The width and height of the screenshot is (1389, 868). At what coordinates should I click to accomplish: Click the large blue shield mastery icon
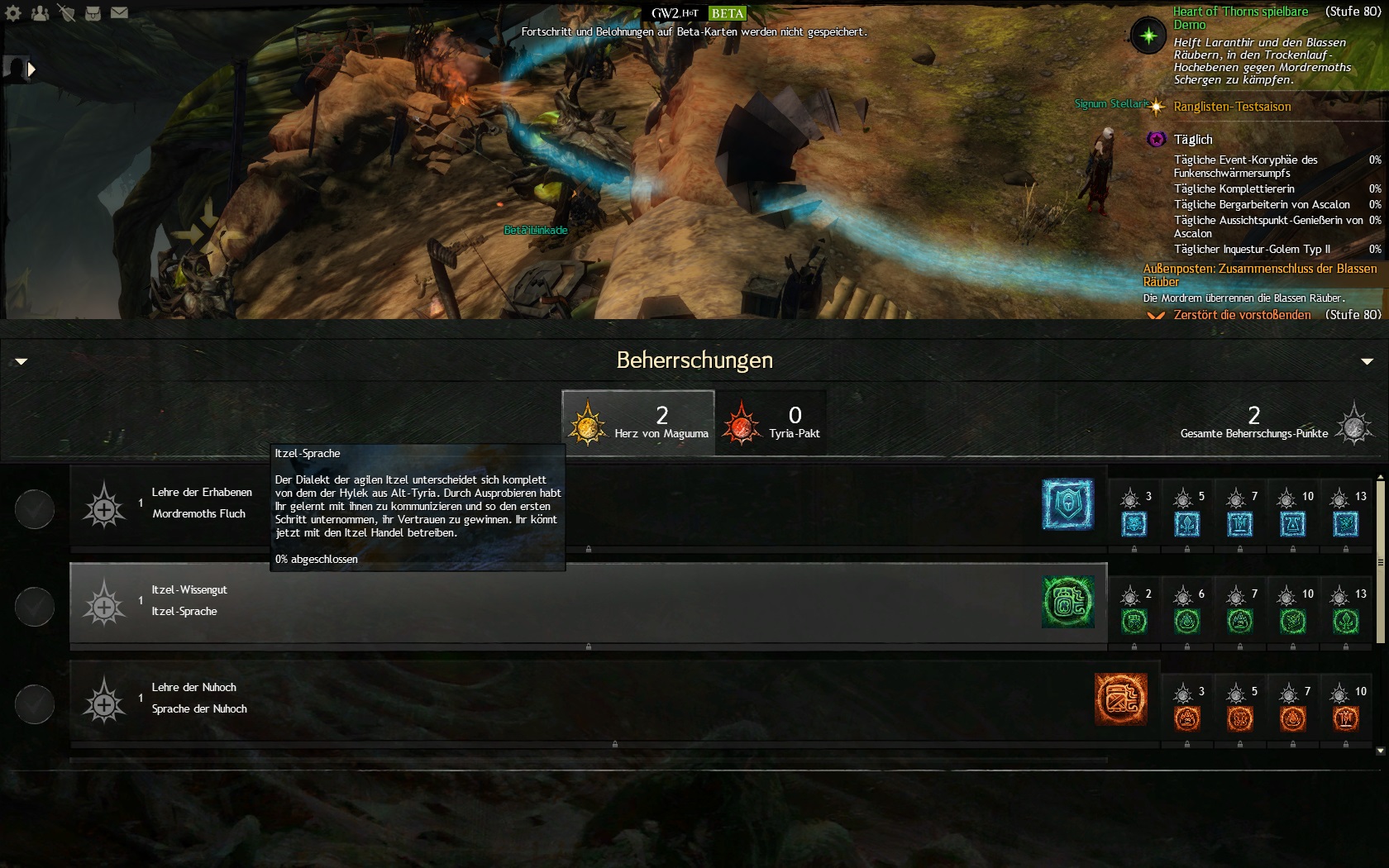pos(1067,504)
